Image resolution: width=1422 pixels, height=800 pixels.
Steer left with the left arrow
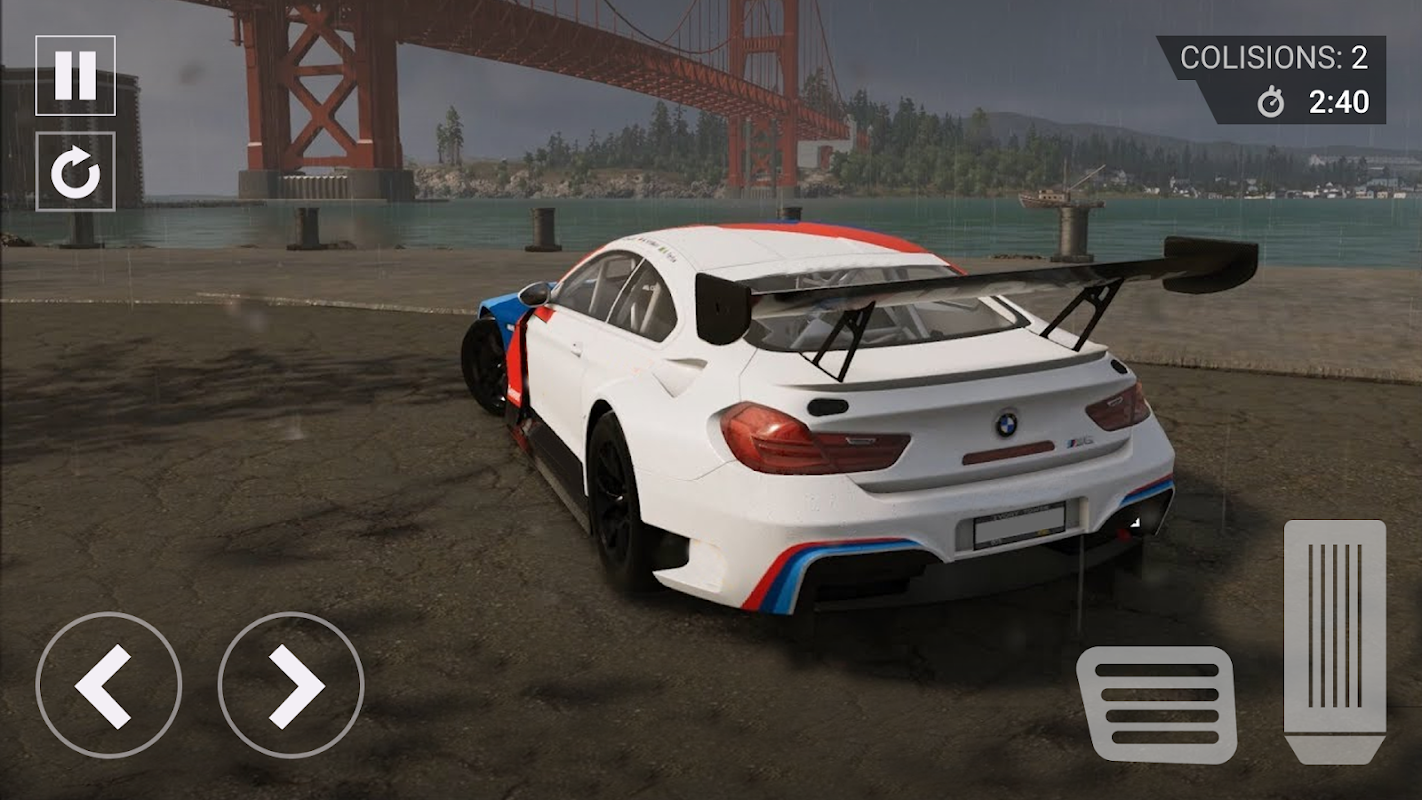pyautogui.click(x=108, y=685)
